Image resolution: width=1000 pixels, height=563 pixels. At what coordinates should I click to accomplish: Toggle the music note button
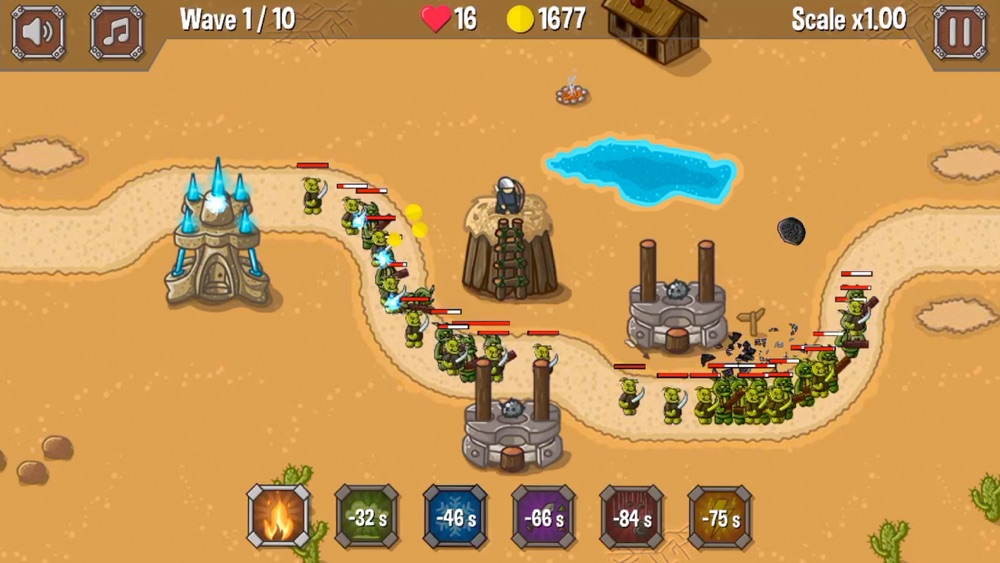(117, 32)
